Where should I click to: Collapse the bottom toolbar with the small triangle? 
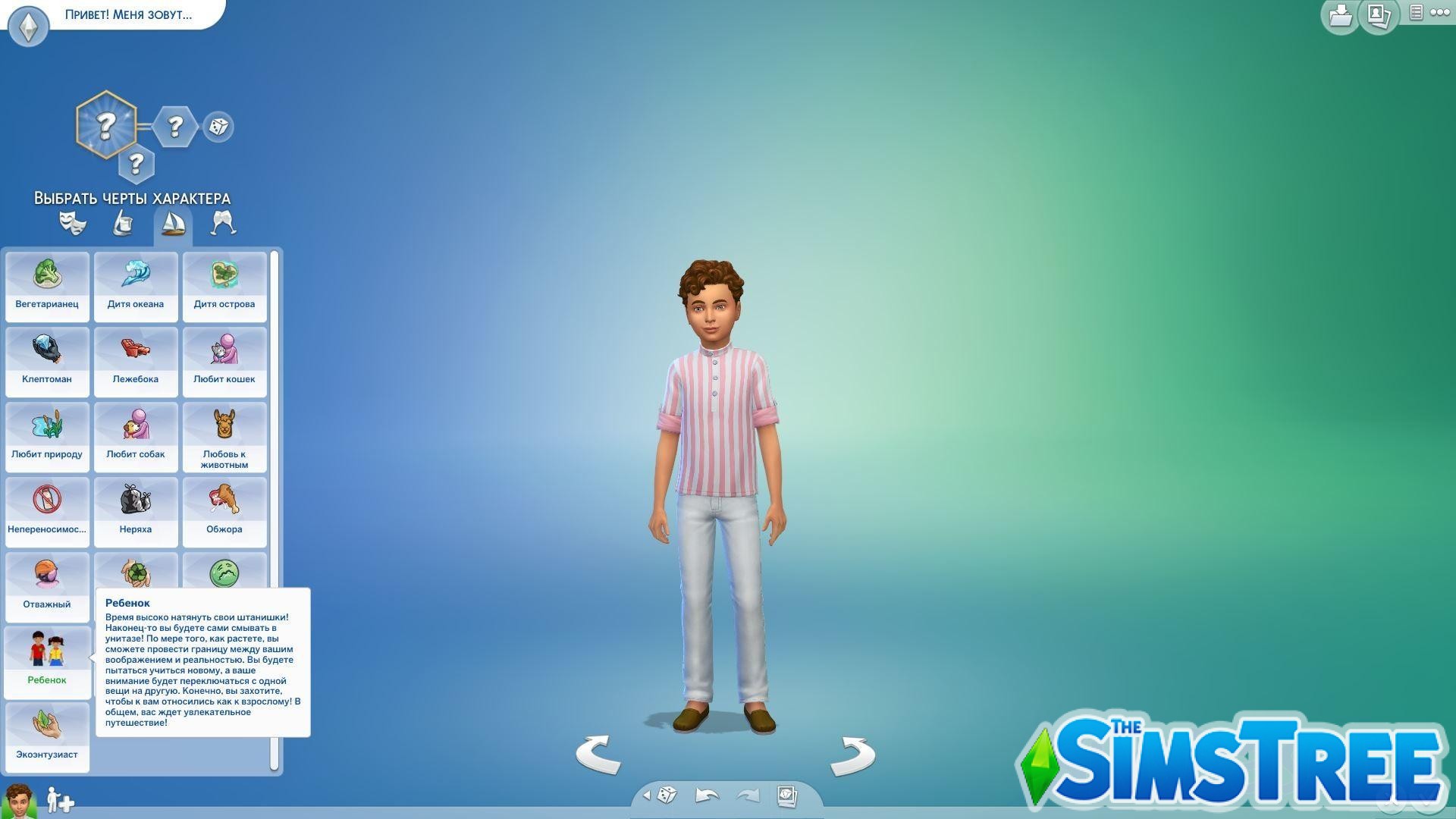(646, 795)
